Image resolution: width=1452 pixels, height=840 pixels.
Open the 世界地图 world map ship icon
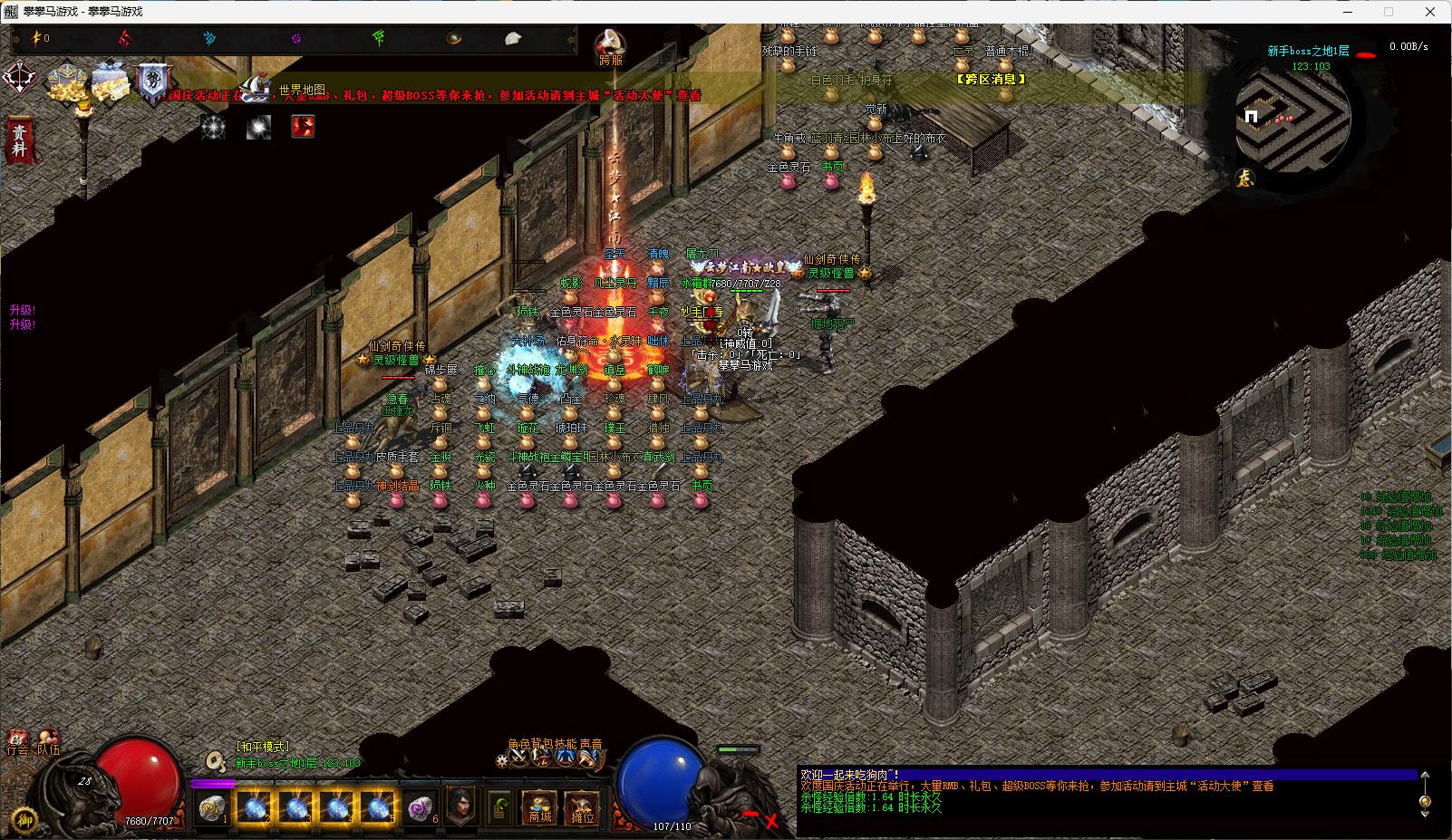coord(256,88)
